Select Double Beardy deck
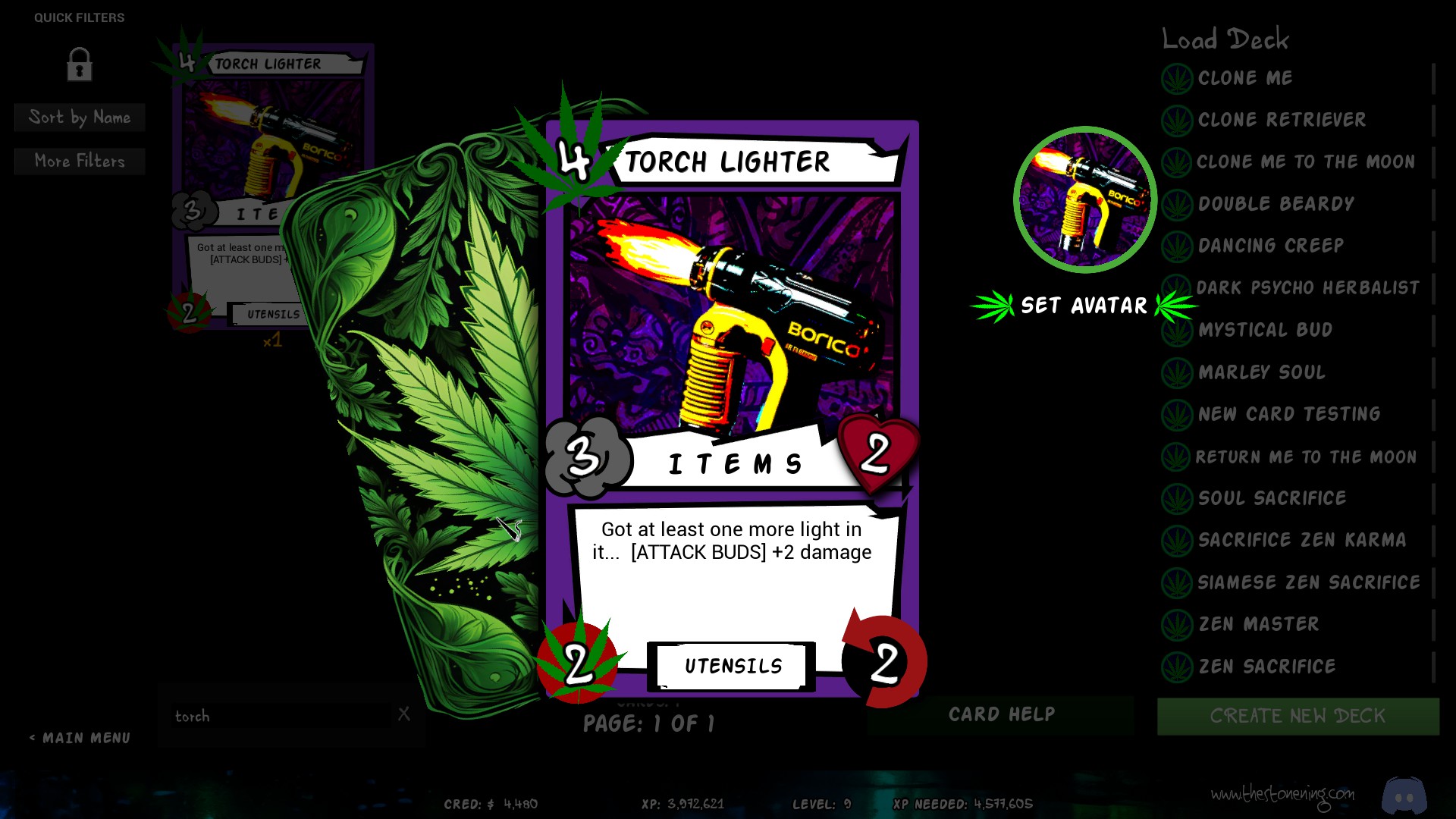1456x819 pixels. (1276, 204)
